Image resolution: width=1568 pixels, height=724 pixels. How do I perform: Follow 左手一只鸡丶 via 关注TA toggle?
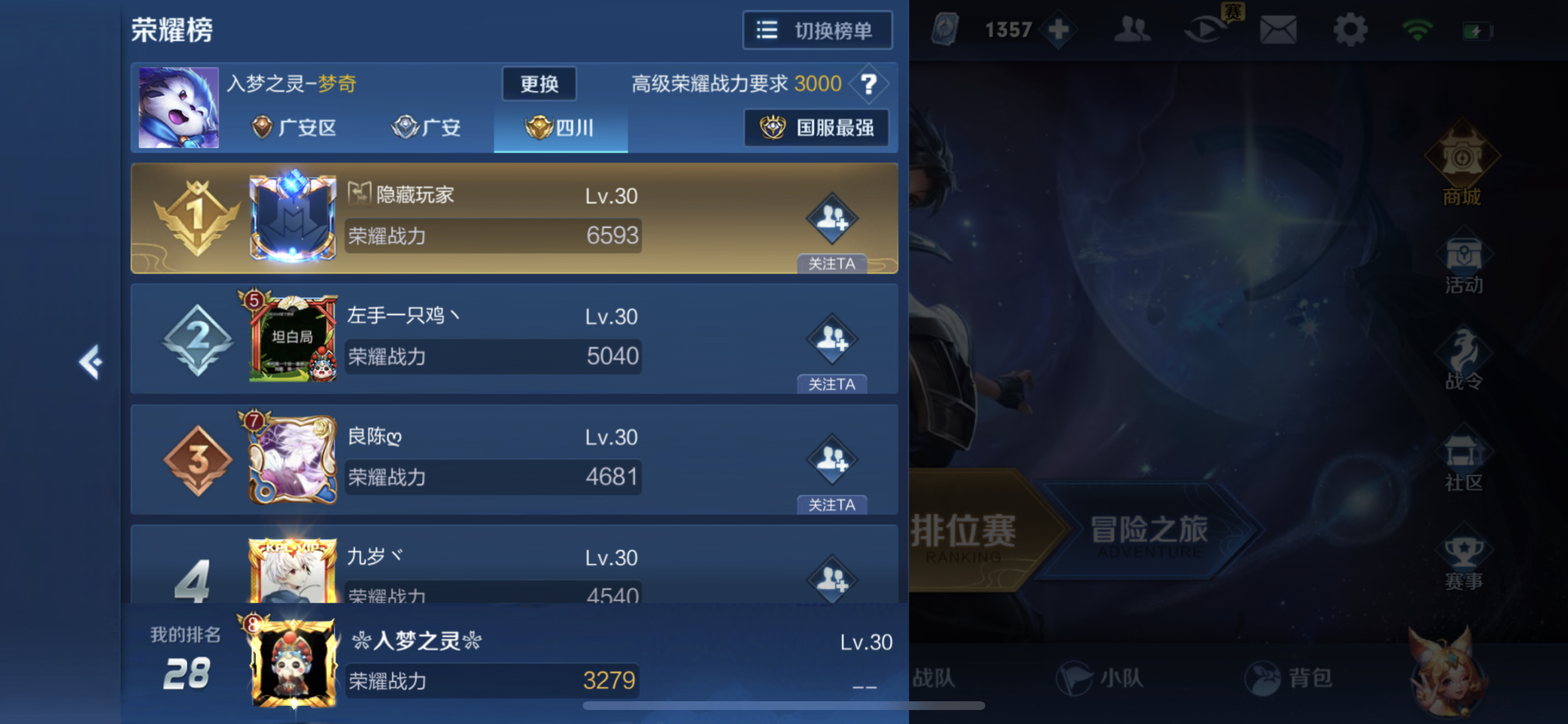click(x=831, y=384)
